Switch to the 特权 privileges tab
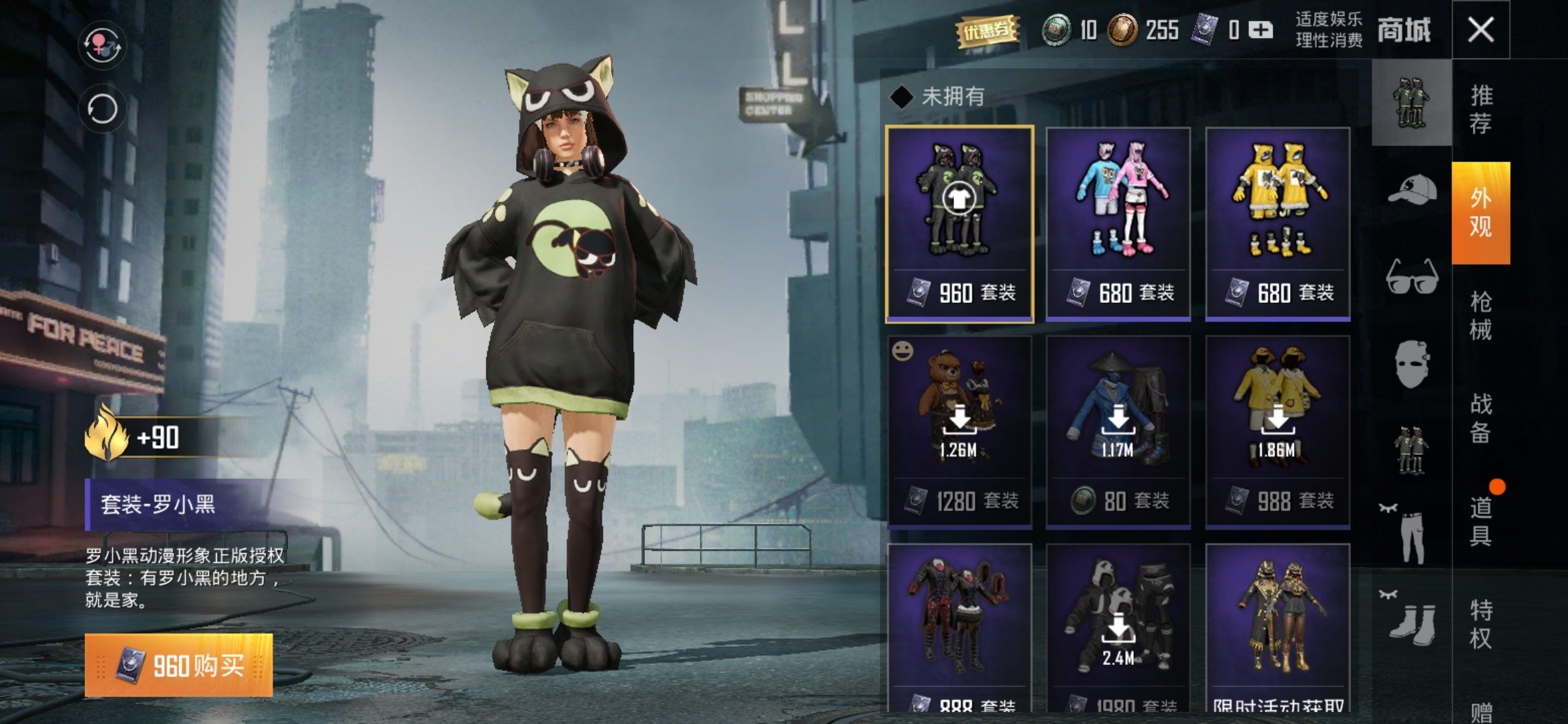Viewport: 1568px width, 724px height. (1481, 624)
